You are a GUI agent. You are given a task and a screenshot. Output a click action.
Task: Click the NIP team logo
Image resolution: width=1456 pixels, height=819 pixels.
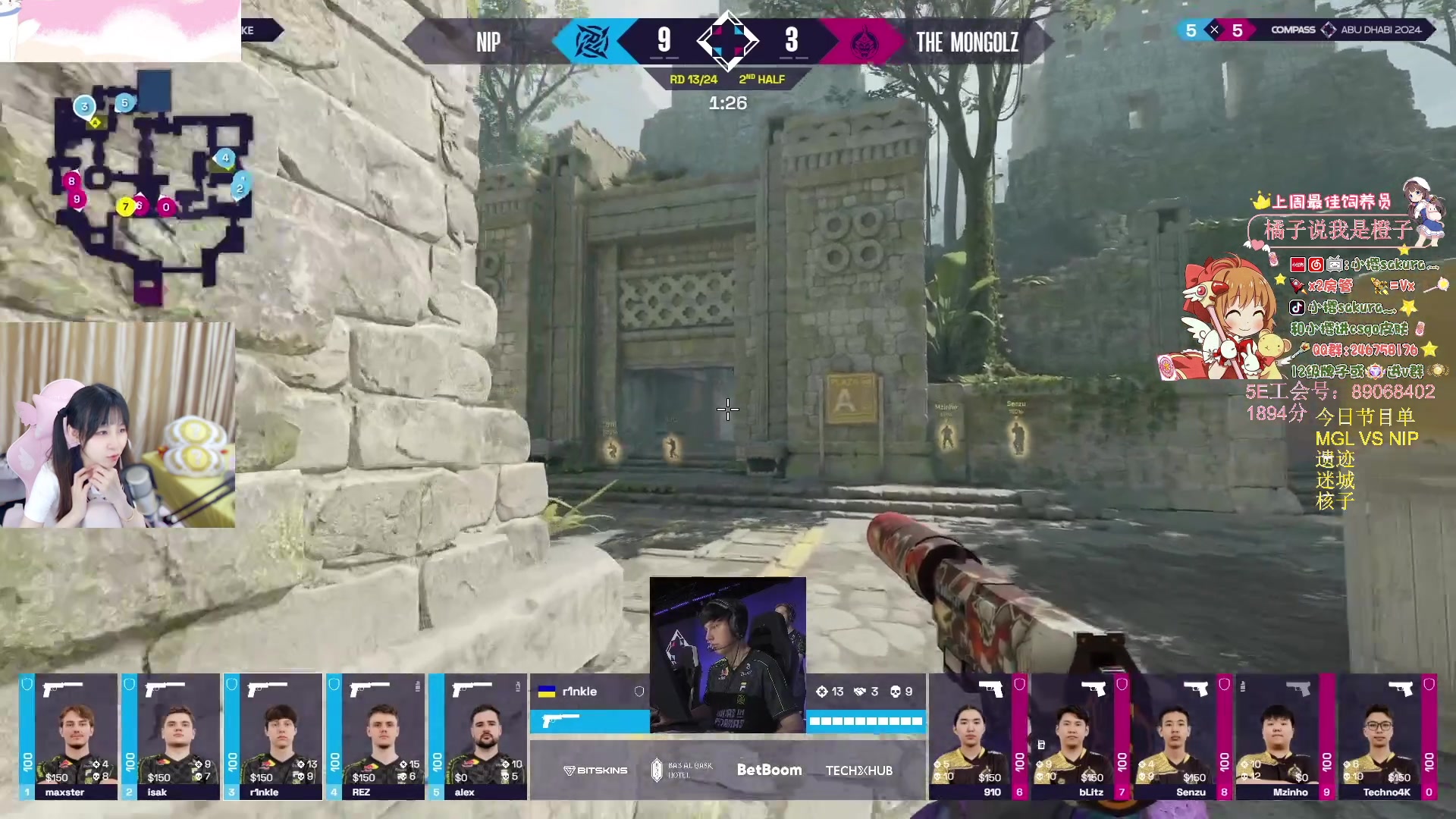coord(587,41)
